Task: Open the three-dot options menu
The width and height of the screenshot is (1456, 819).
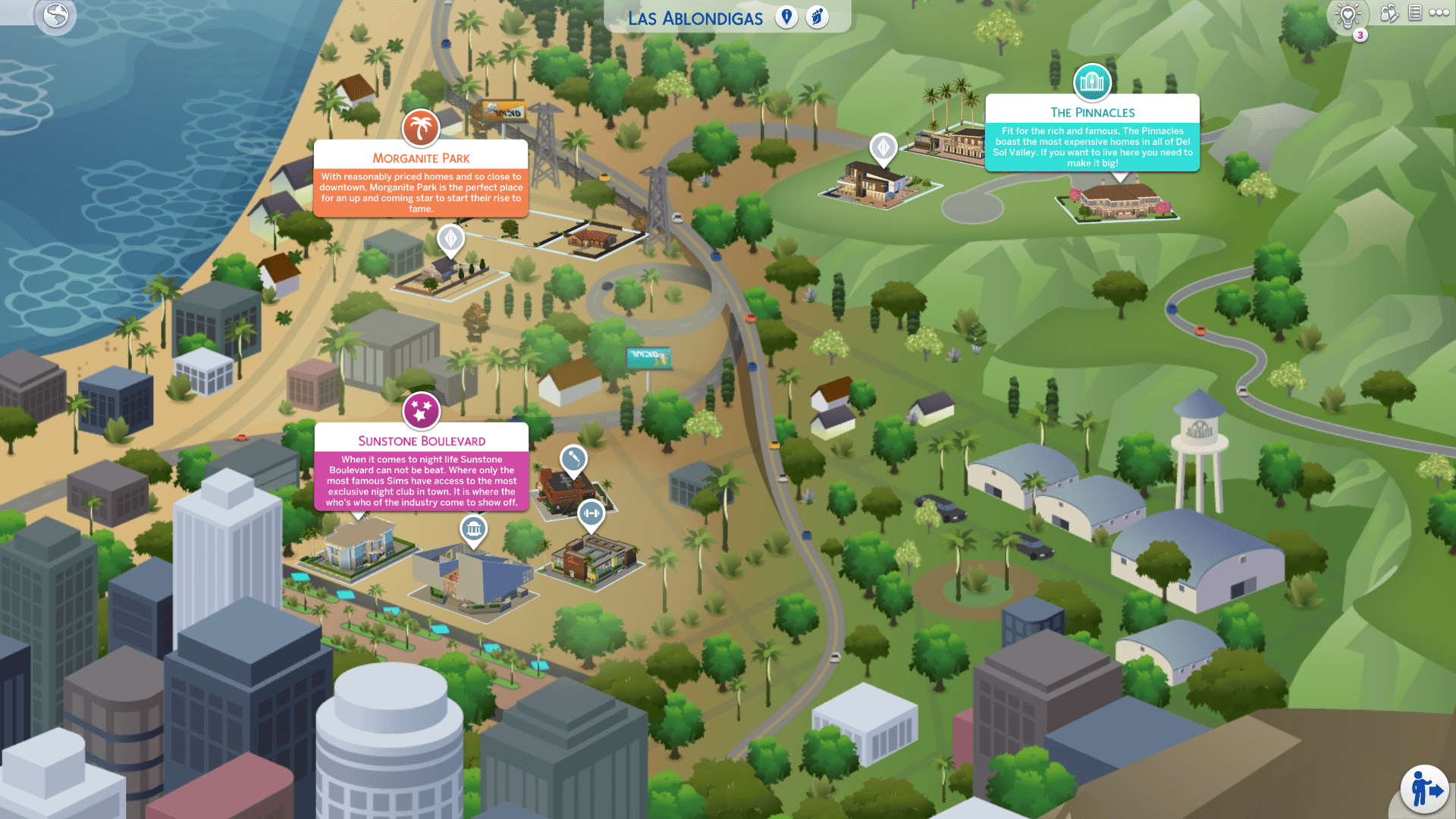Action: (x=1439, y=13)
